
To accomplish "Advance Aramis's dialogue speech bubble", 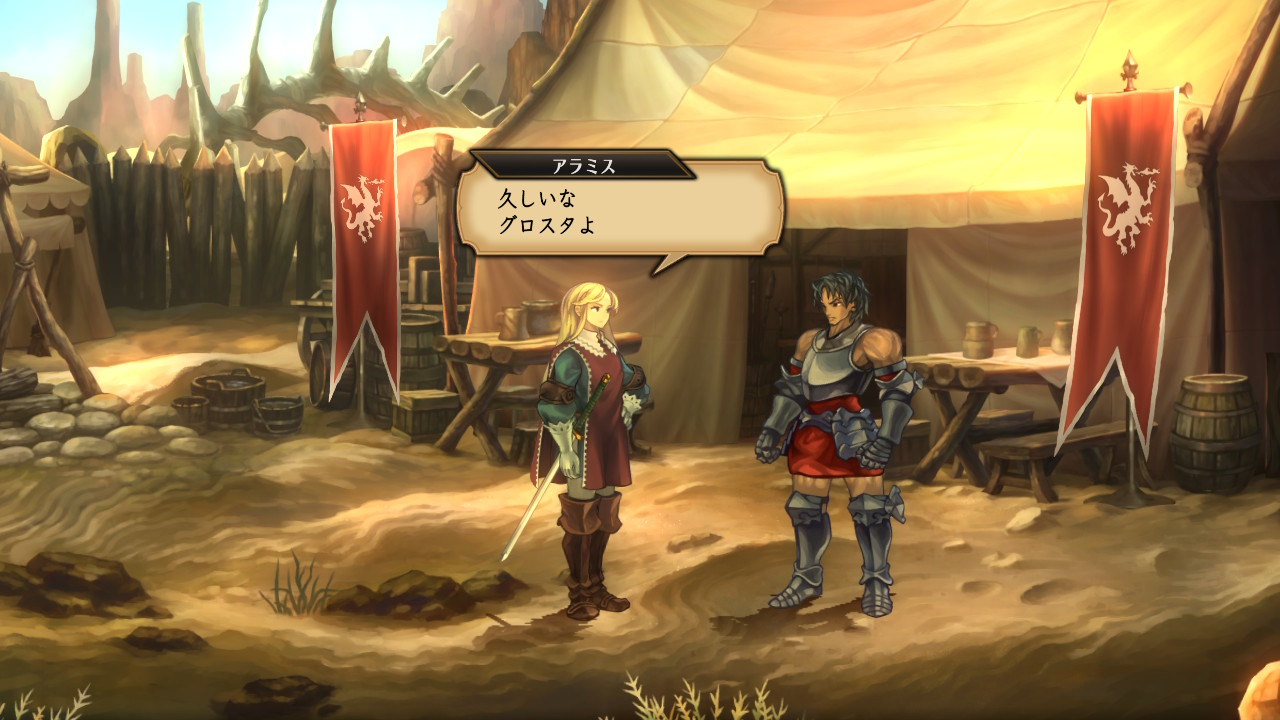I will coord(620,210).
